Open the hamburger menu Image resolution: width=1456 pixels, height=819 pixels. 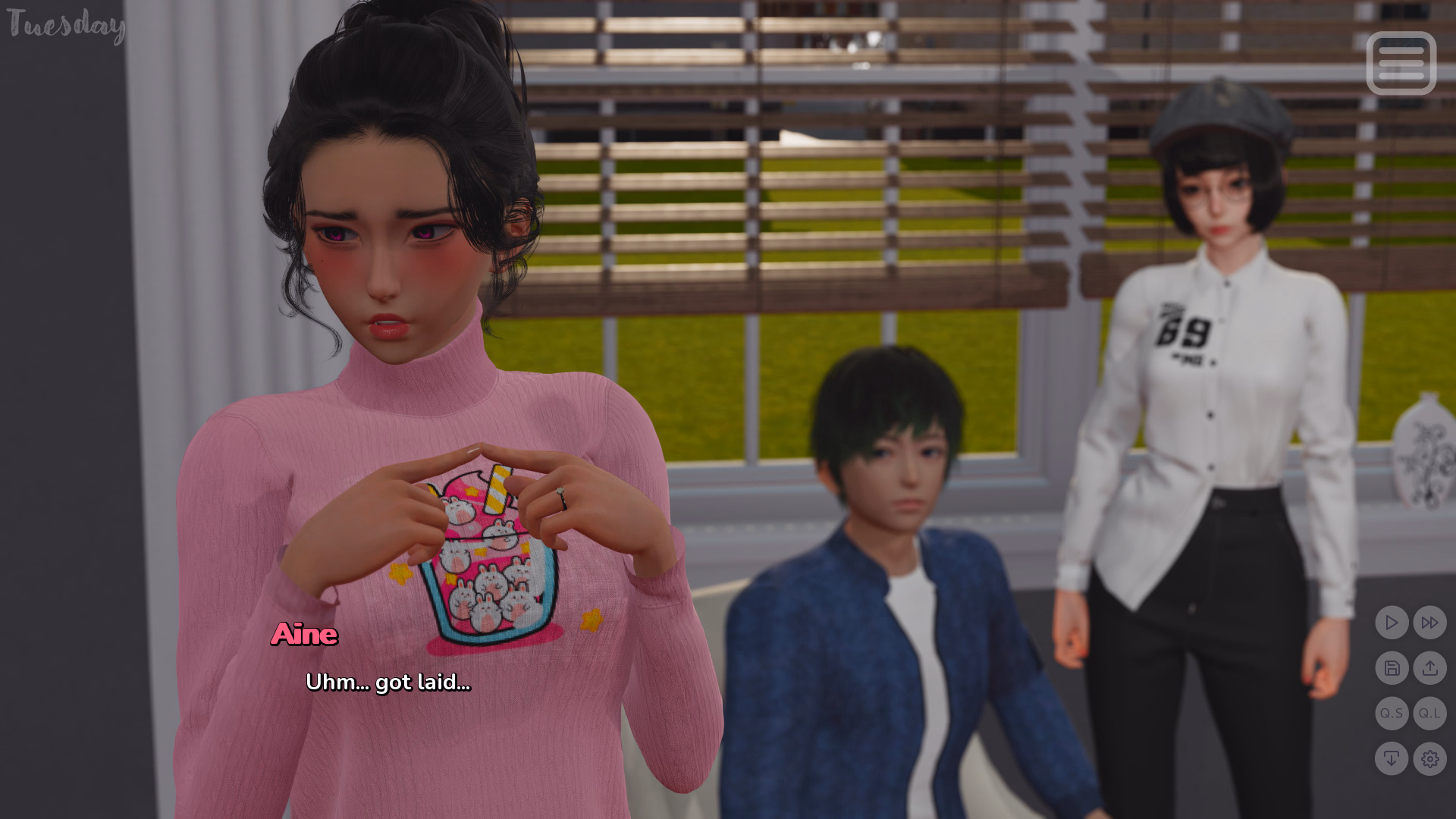tap(1401, 63)
